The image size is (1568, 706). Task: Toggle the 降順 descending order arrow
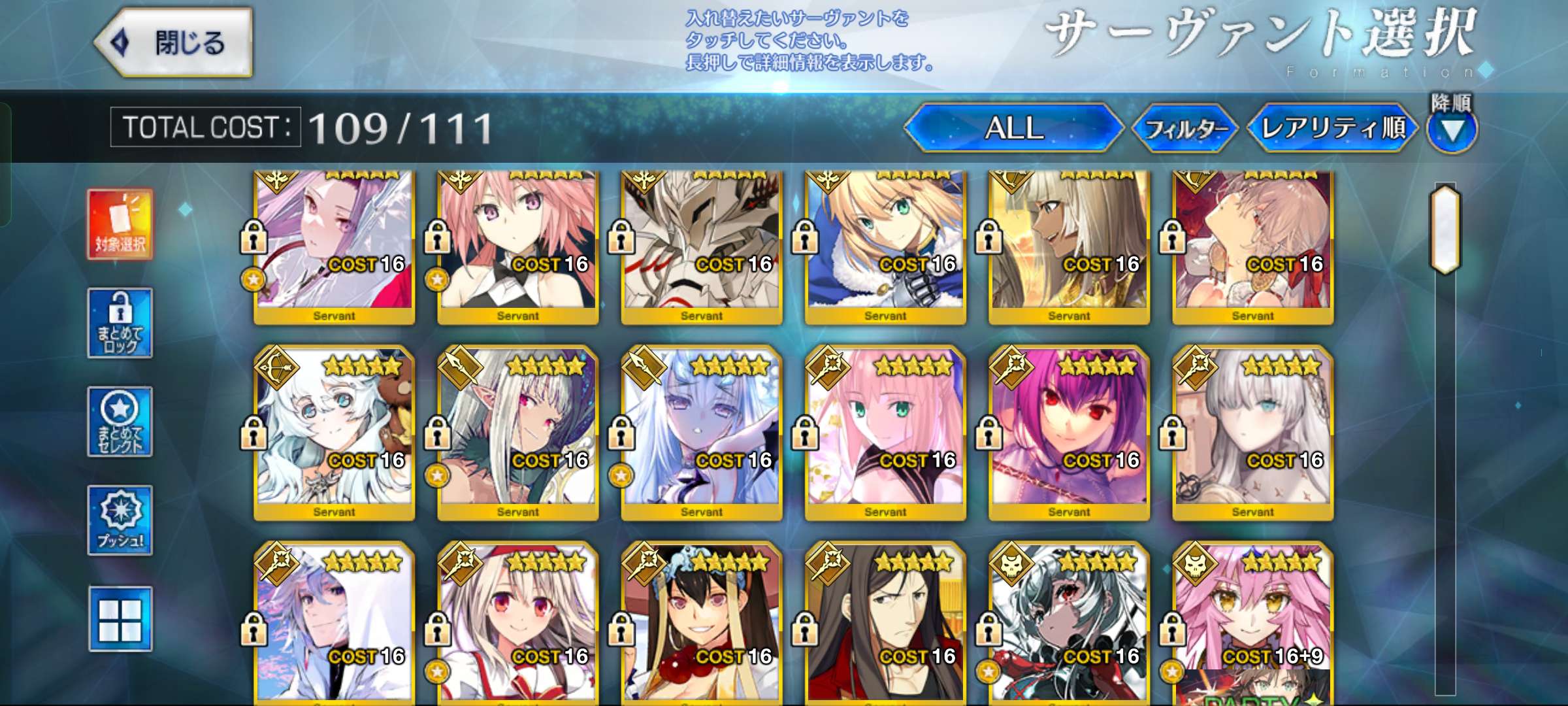[1451, 131]
